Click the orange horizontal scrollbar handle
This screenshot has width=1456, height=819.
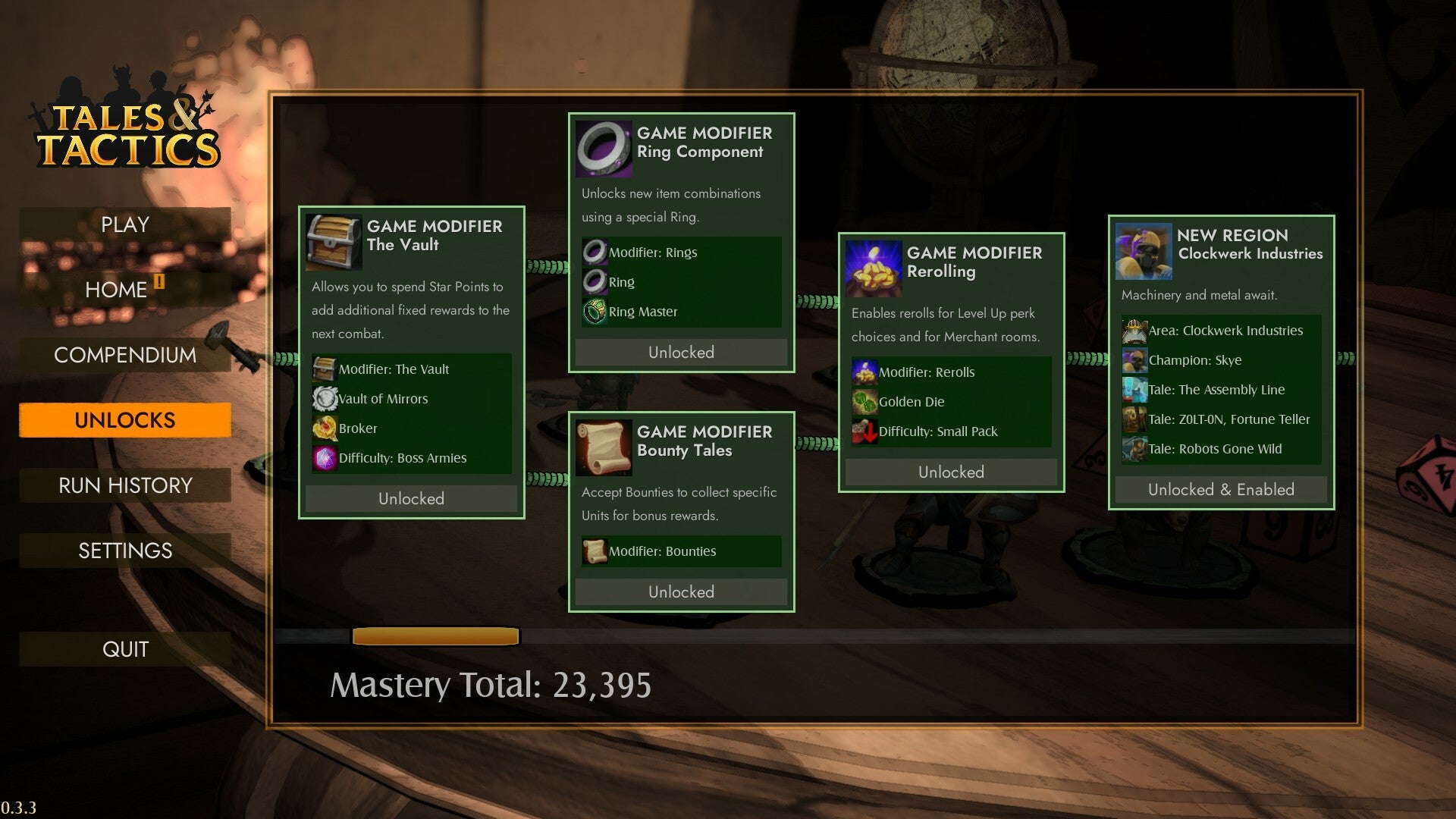(x=435, y=636)
